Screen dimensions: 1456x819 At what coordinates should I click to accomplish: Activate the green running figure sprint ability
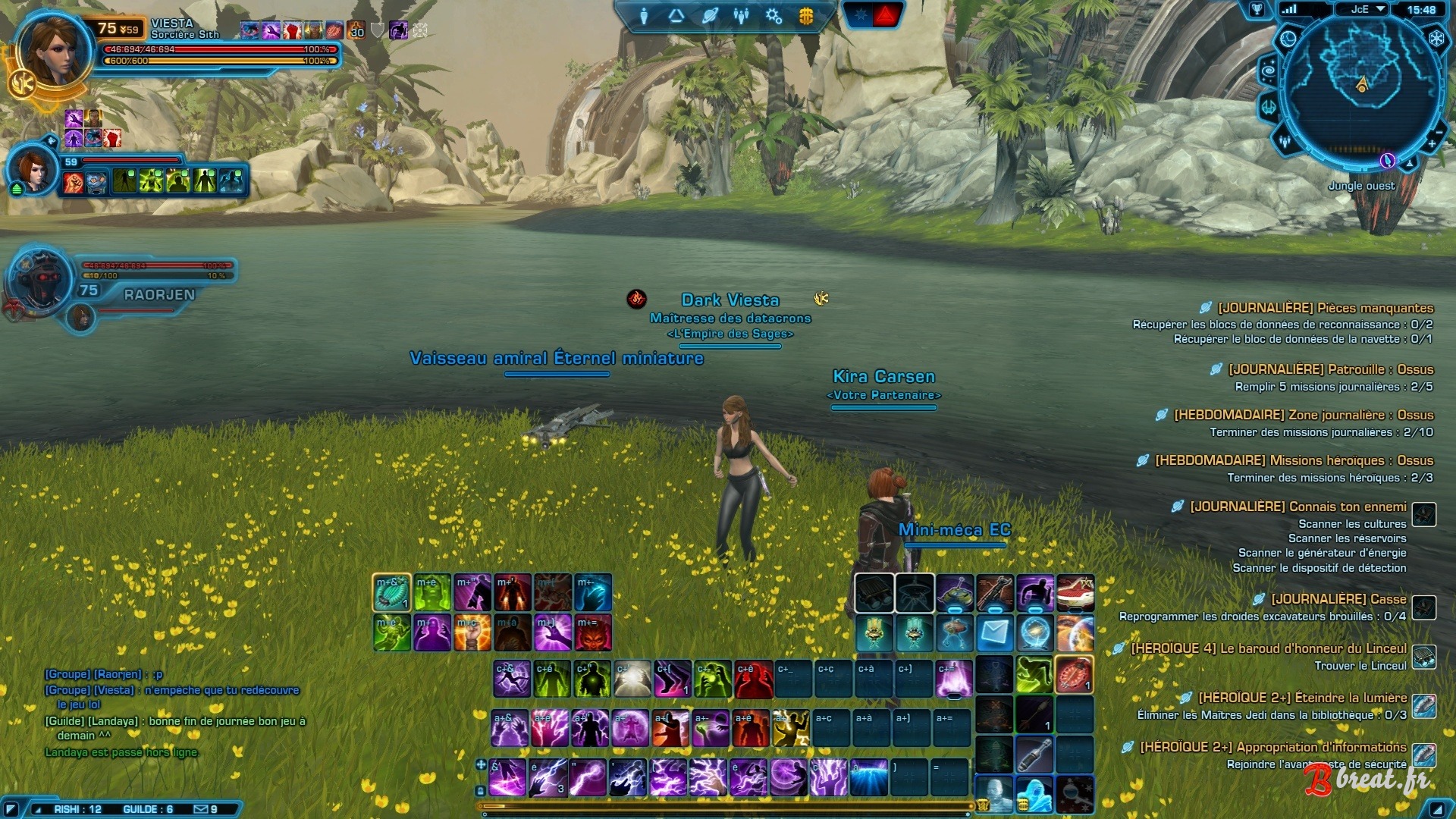[1034, 674]
